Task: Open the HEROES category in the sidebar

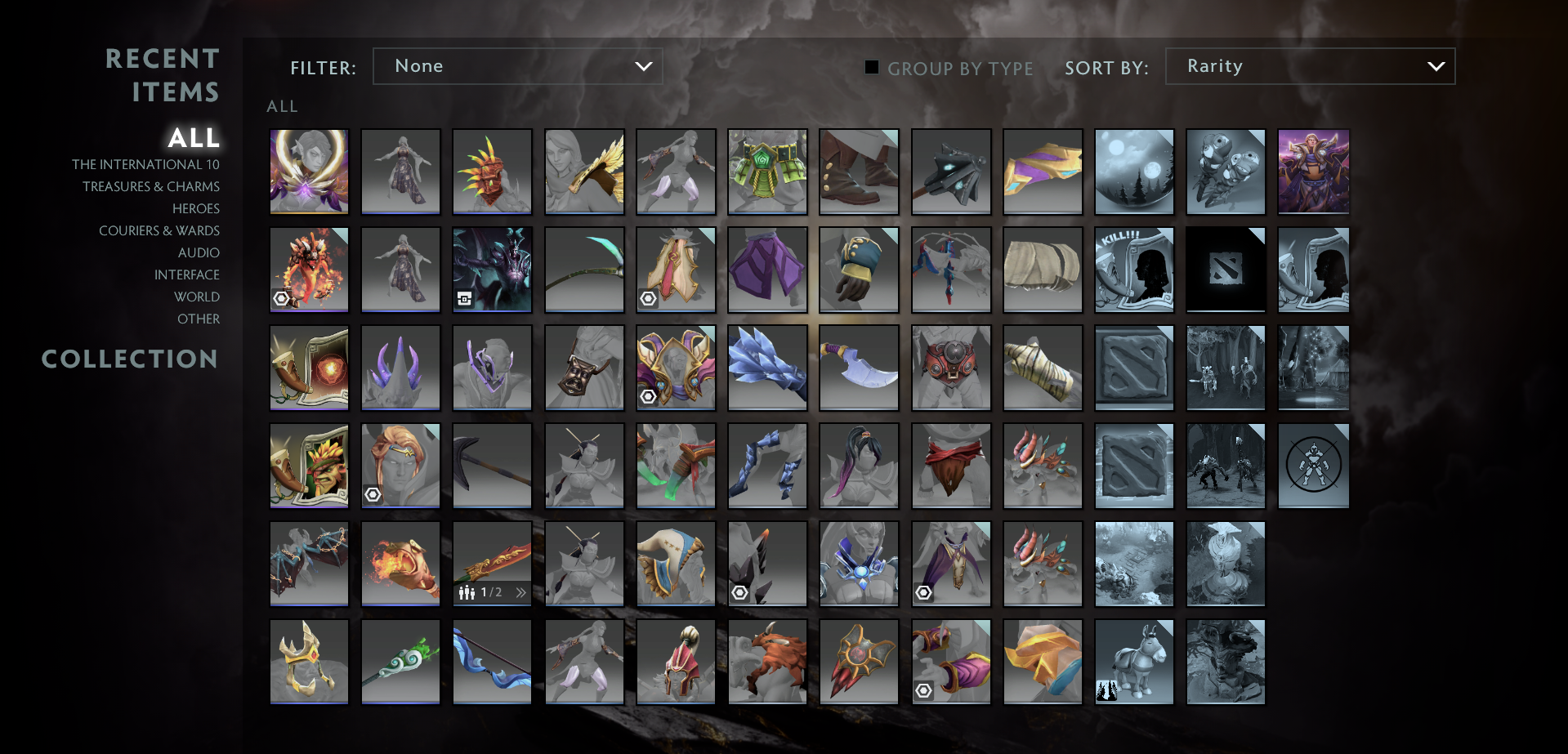Action: 195,208
